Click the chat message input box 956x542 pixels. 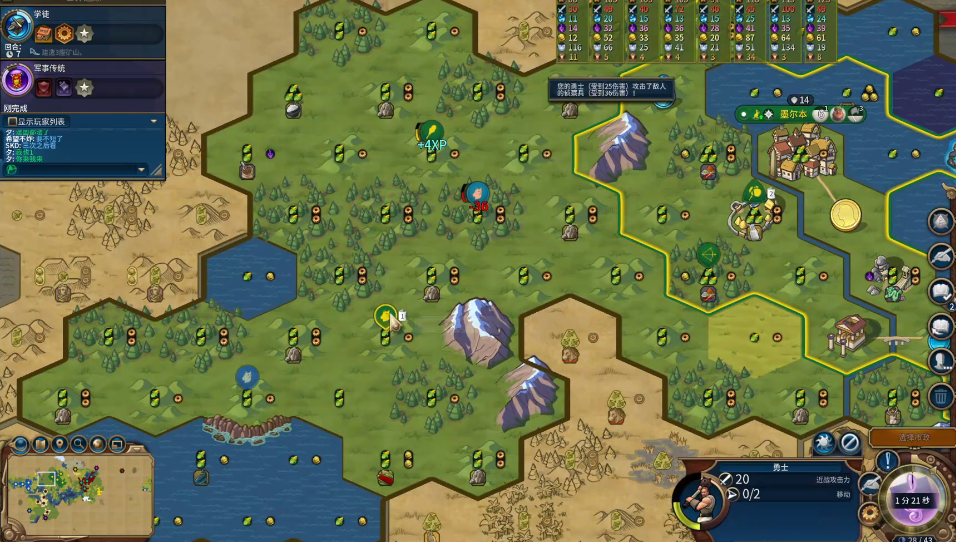pos(75,169)
